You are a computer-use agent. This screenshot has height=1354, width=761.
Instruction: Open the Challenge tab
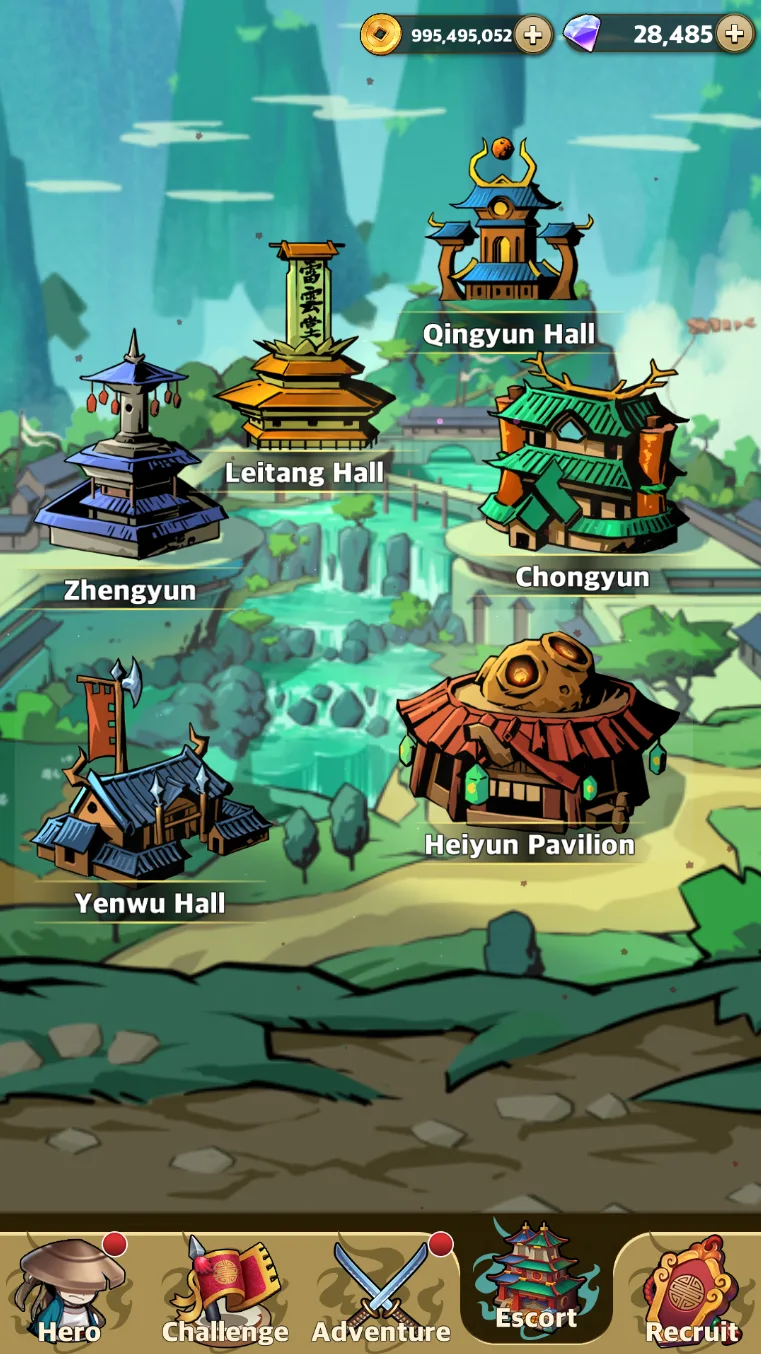coord(225,1292)
